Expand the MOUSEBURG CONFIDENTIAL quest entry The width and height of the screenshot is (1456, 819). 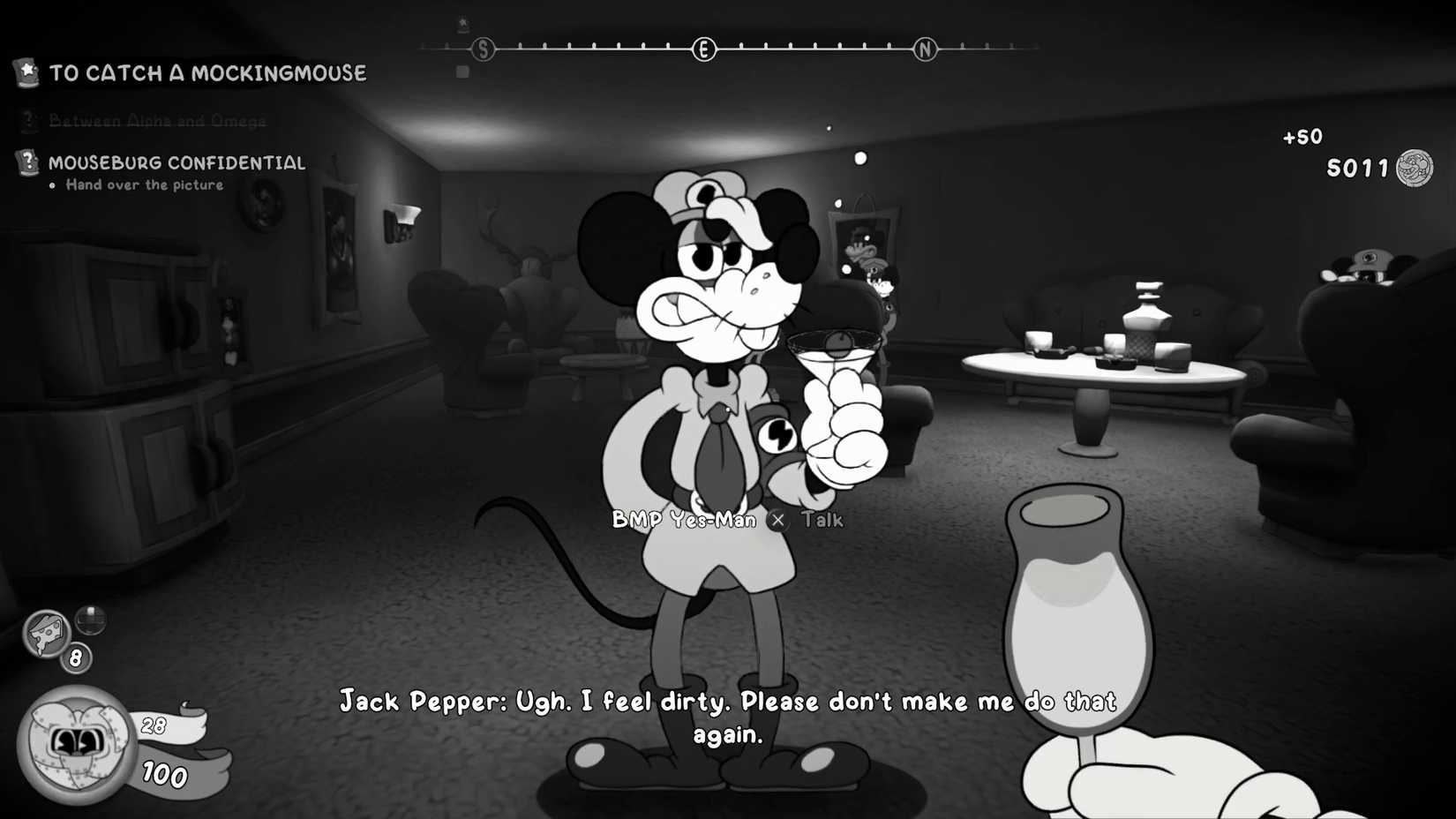pos(176,162)
